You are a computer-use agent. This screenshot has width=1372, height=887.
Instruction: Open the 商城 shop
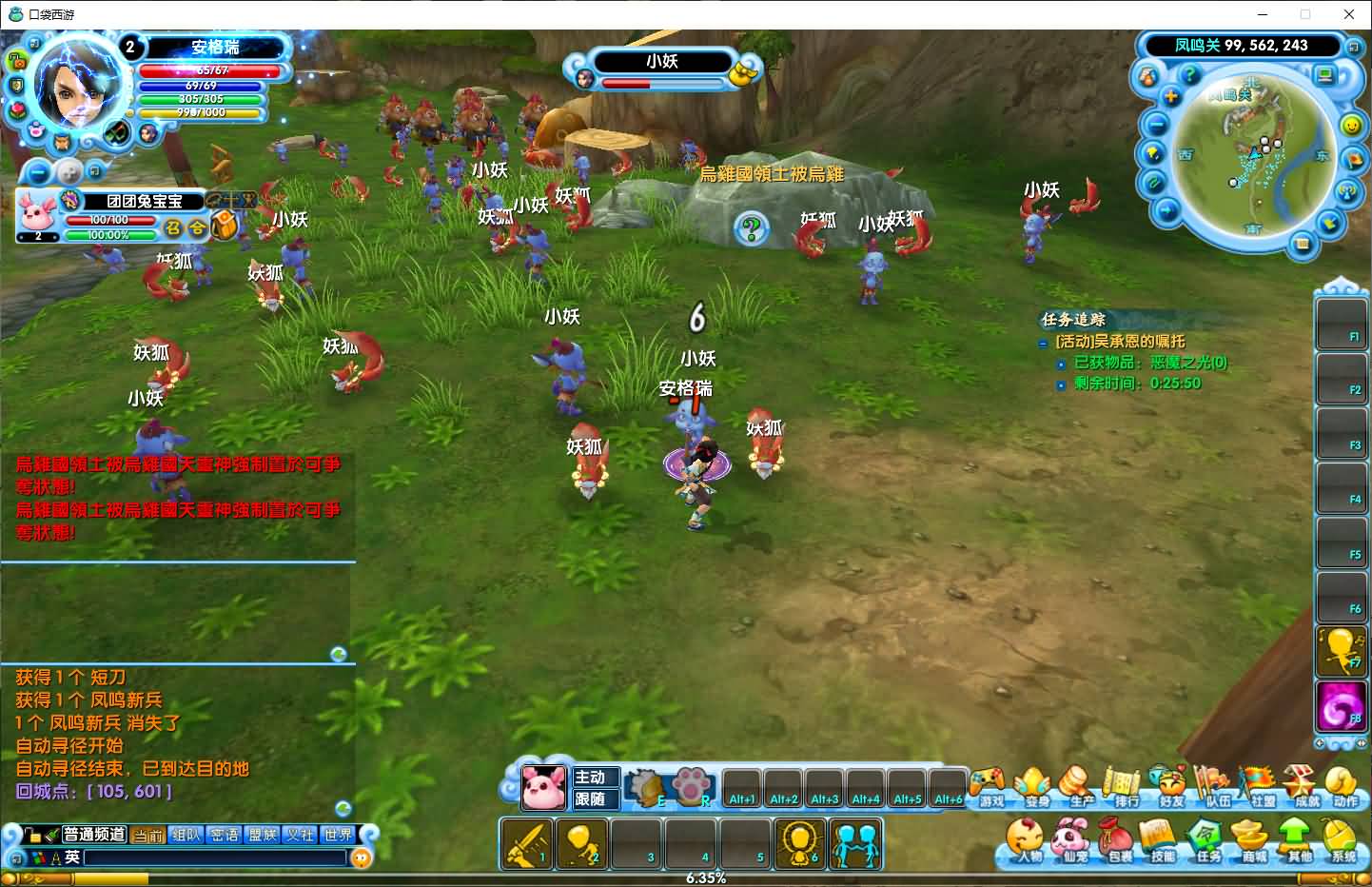pos(1251,840)
